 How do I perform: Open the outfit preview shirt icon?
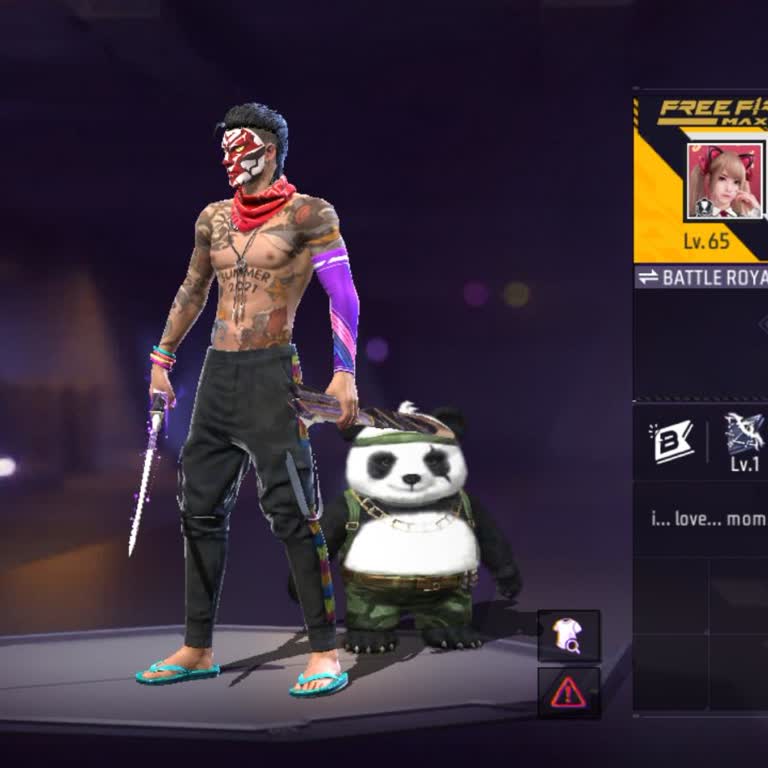point(569,635)
